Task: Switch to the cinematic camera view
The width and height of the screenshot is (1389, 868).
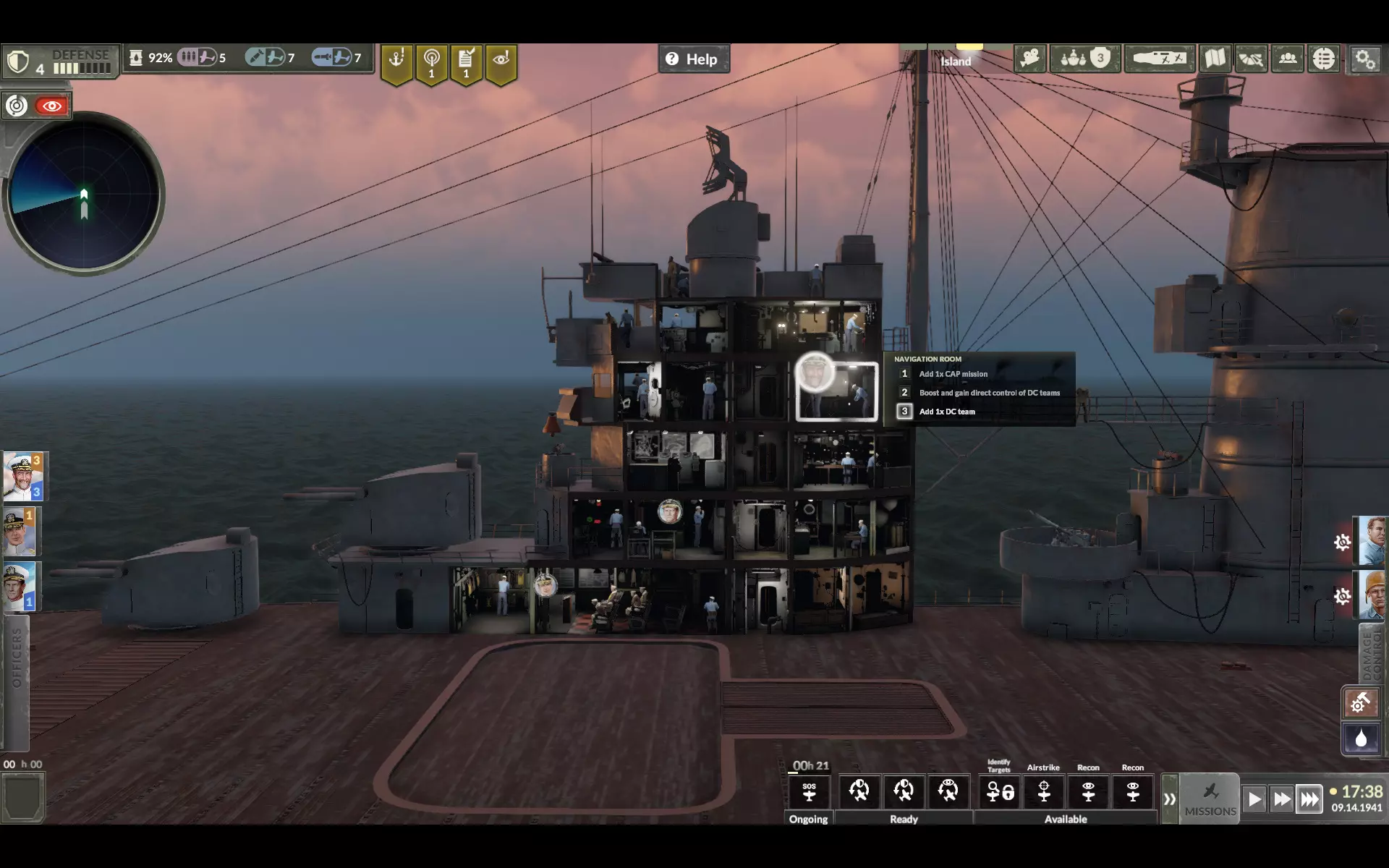Action: pyautogui.click(x=1030, y=59)
